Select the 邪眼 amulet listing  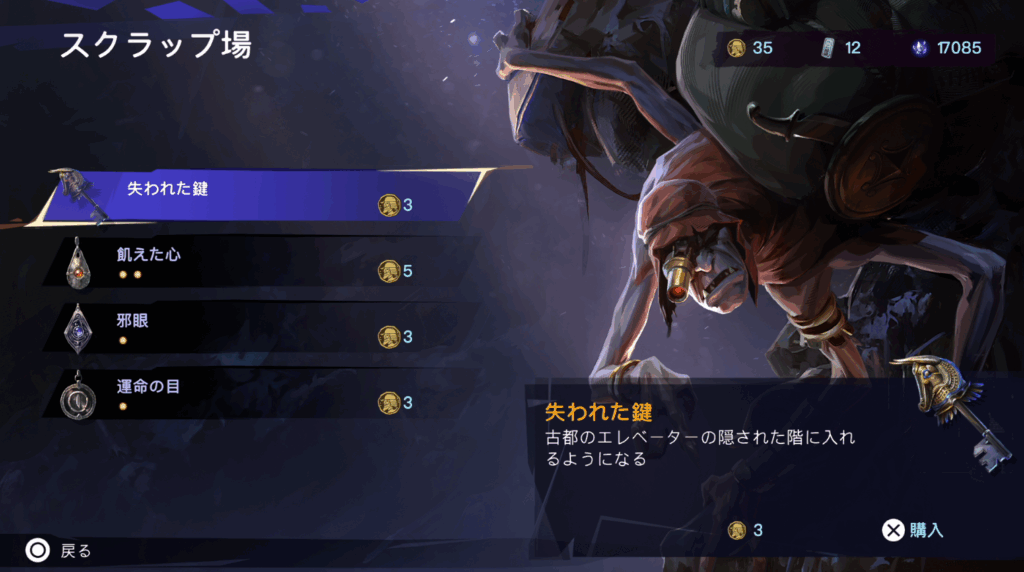(250, 329)
